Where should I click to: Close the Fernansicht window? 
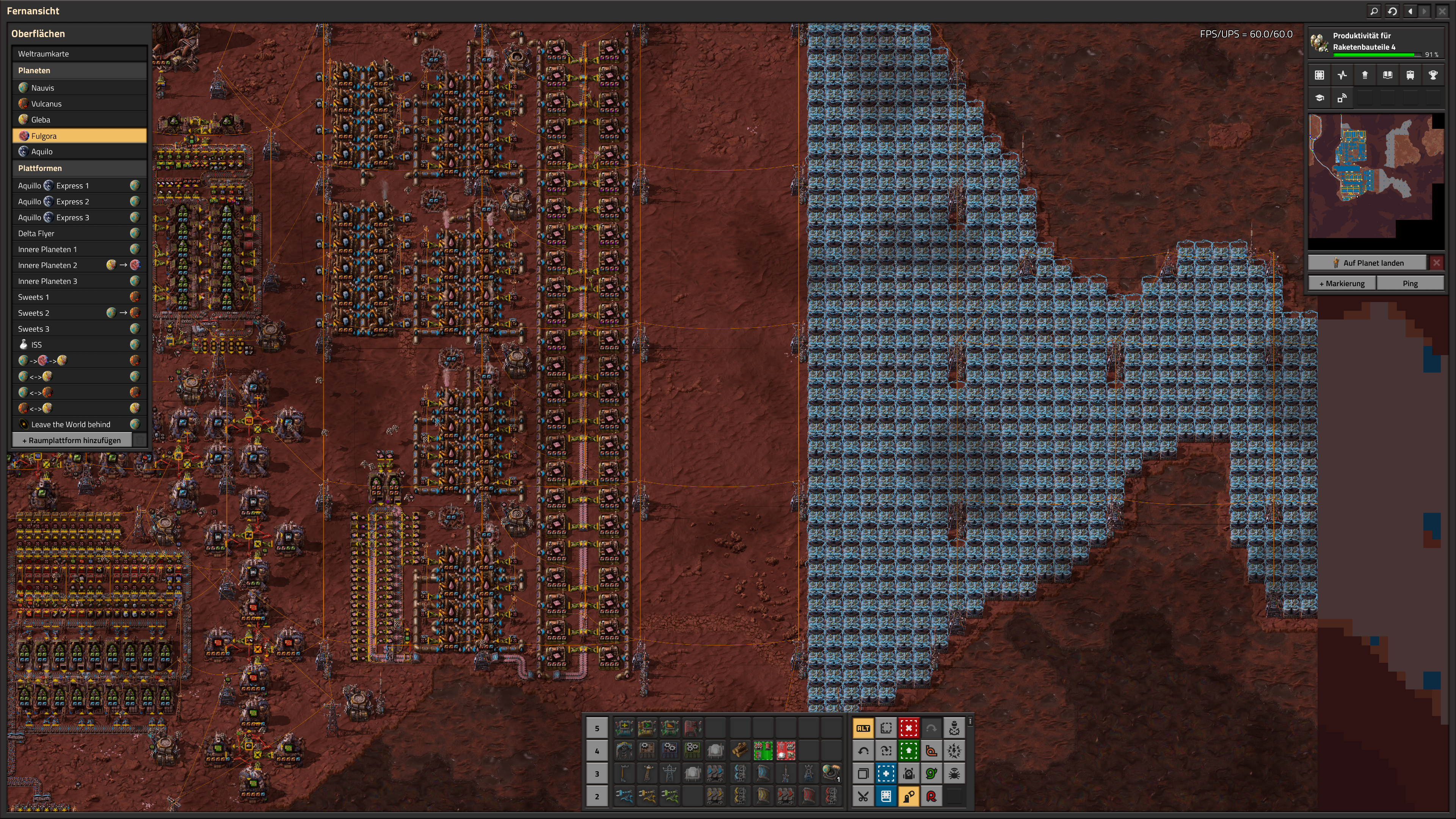(1442, 11)
